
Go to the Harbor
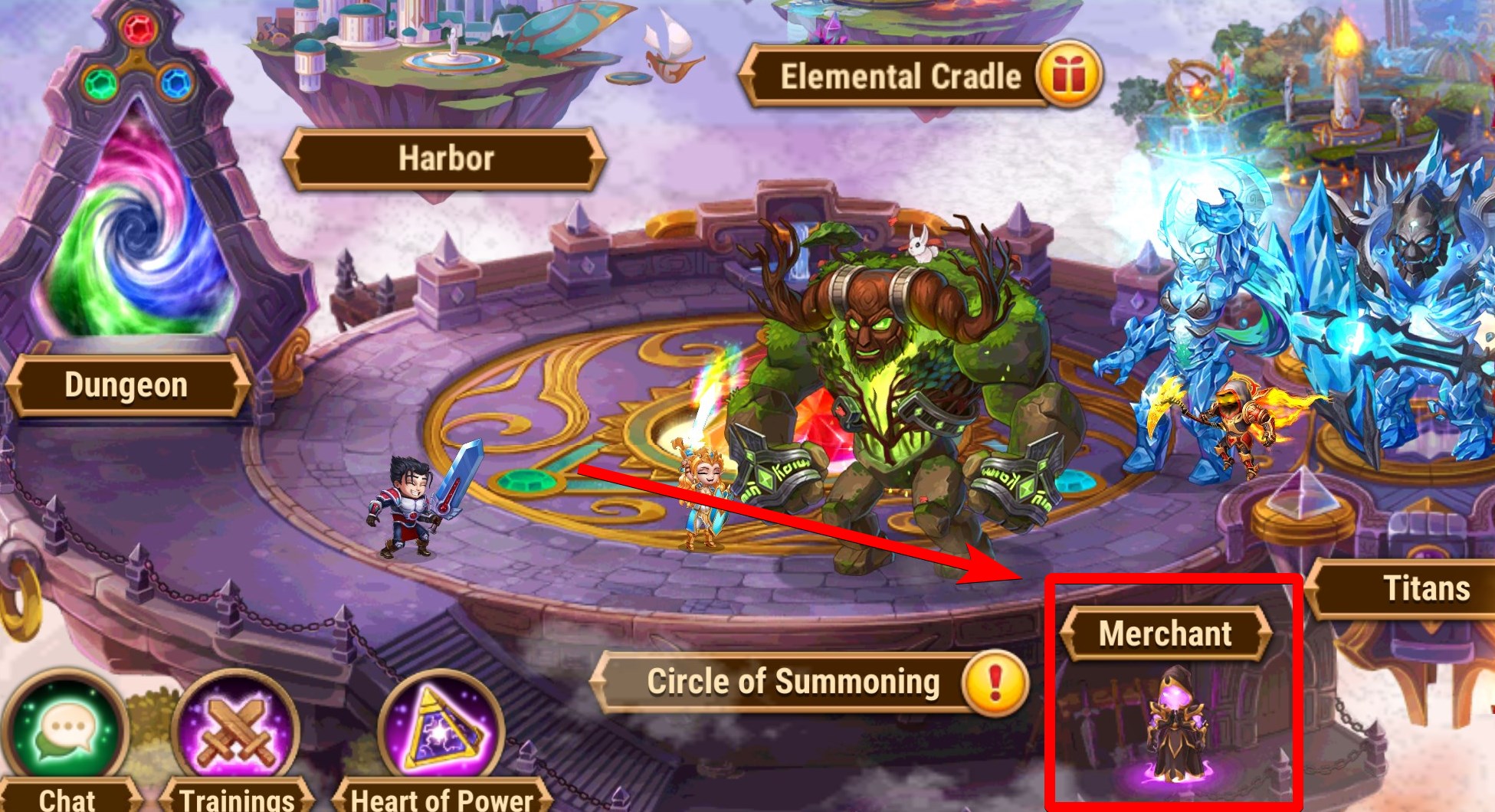445,159
